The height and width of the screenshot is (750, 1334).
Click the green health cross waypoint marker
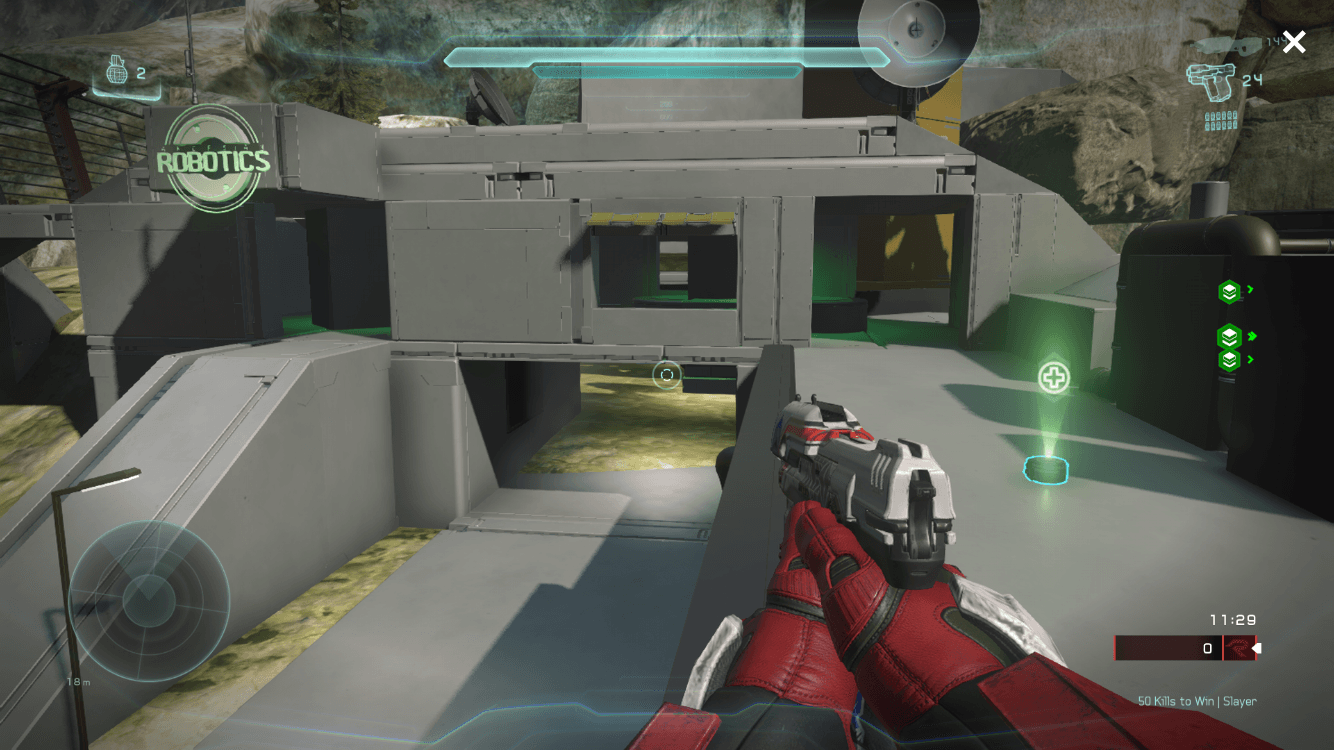tap(1053, 378)
